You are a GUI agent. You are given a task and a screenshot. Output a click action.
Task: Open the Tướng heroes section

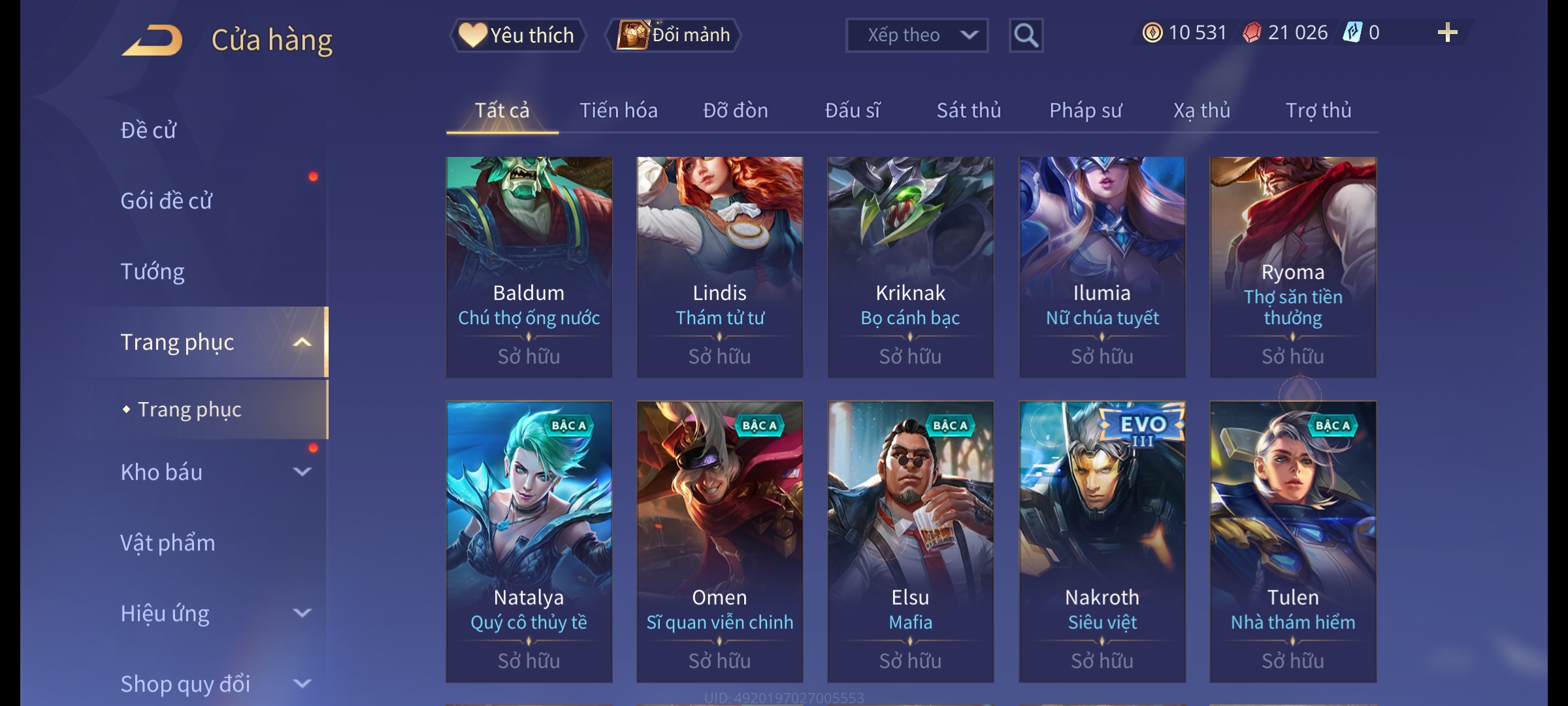[152, 271]
